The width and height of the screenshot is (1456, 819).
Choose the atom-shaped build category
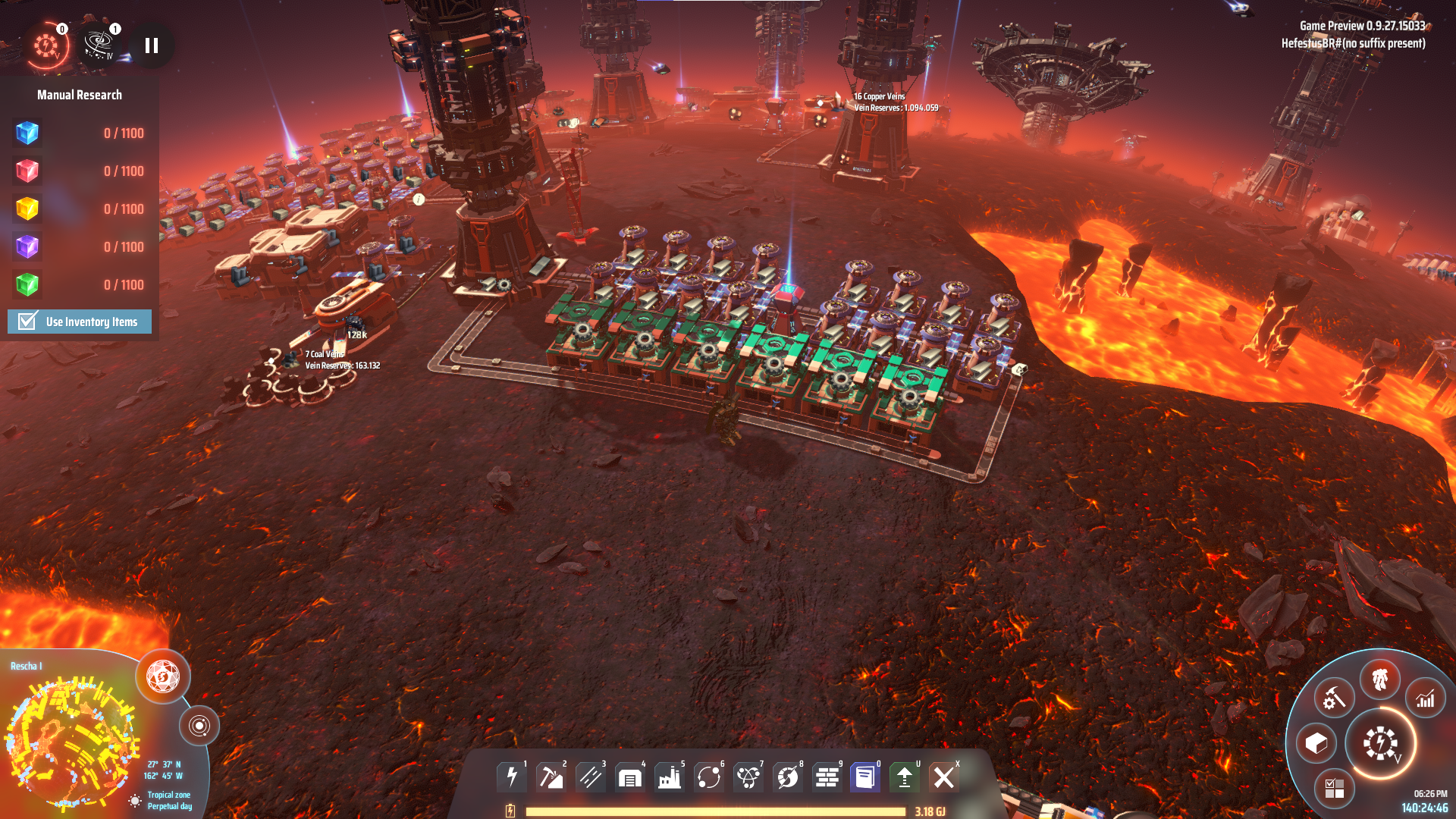(x=748, y=777)
